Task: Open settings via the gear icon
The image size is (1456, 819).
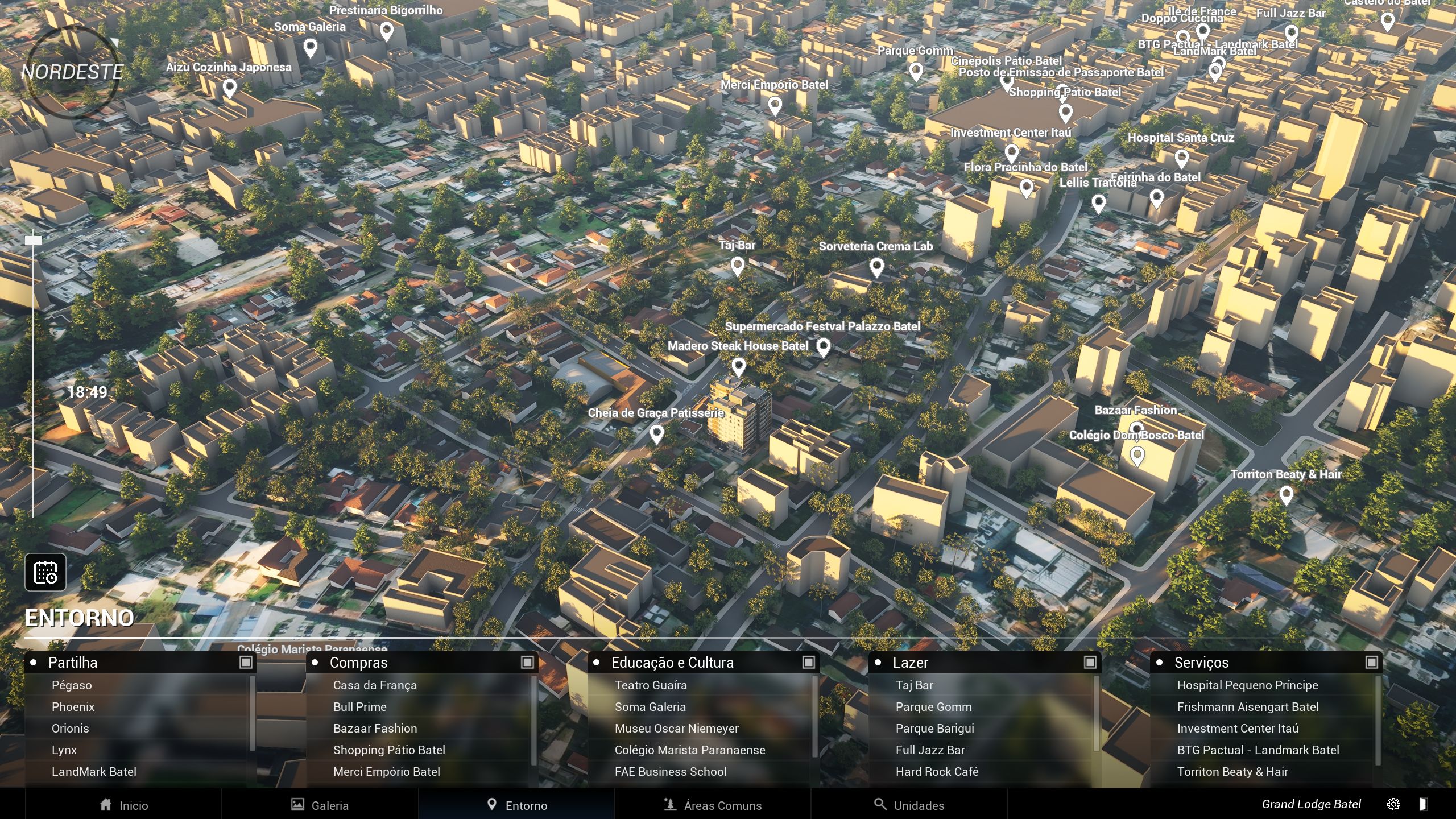Action: pos(1393,804)
